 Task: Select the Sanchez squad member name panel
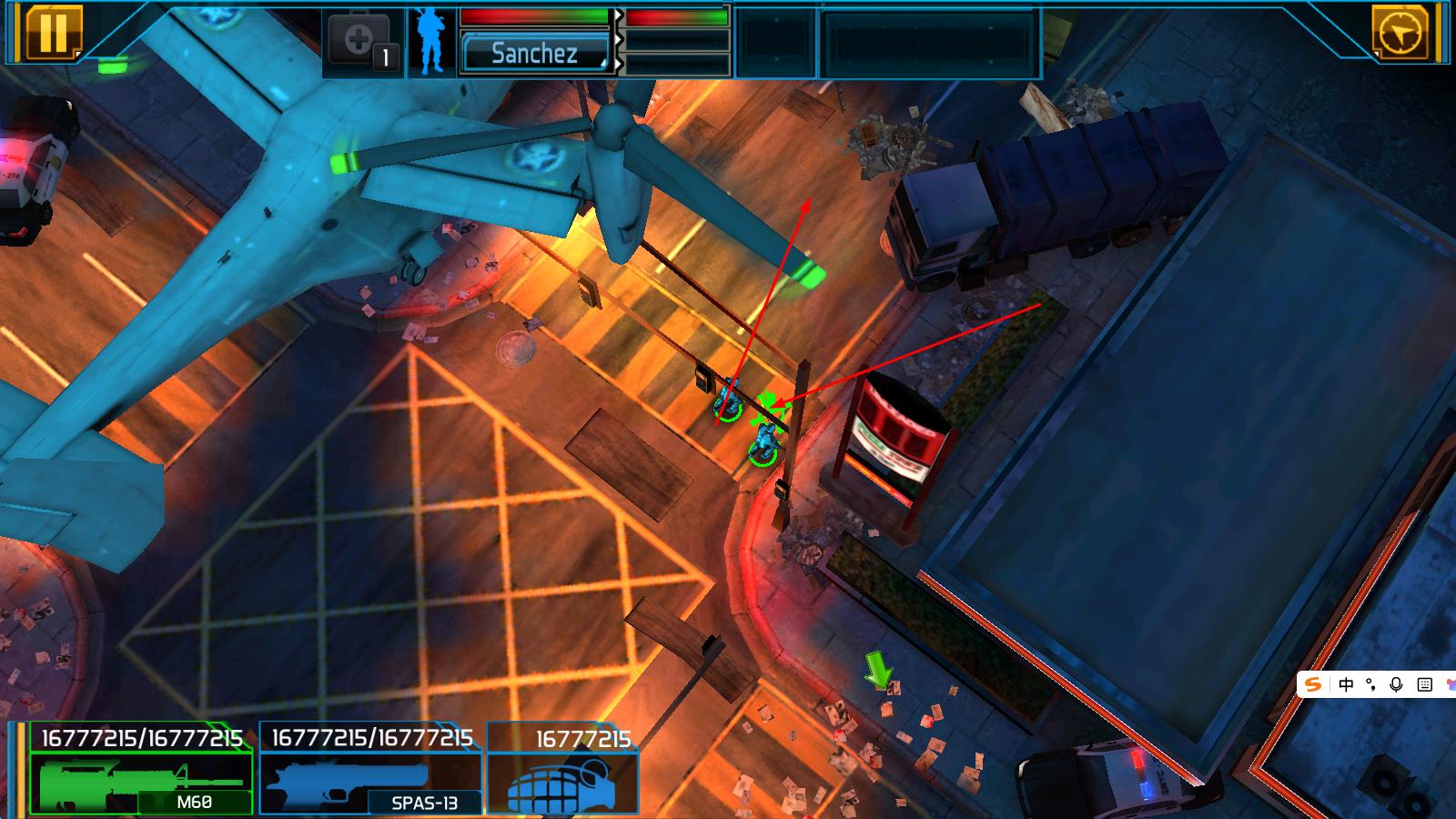tap(535, 53)
